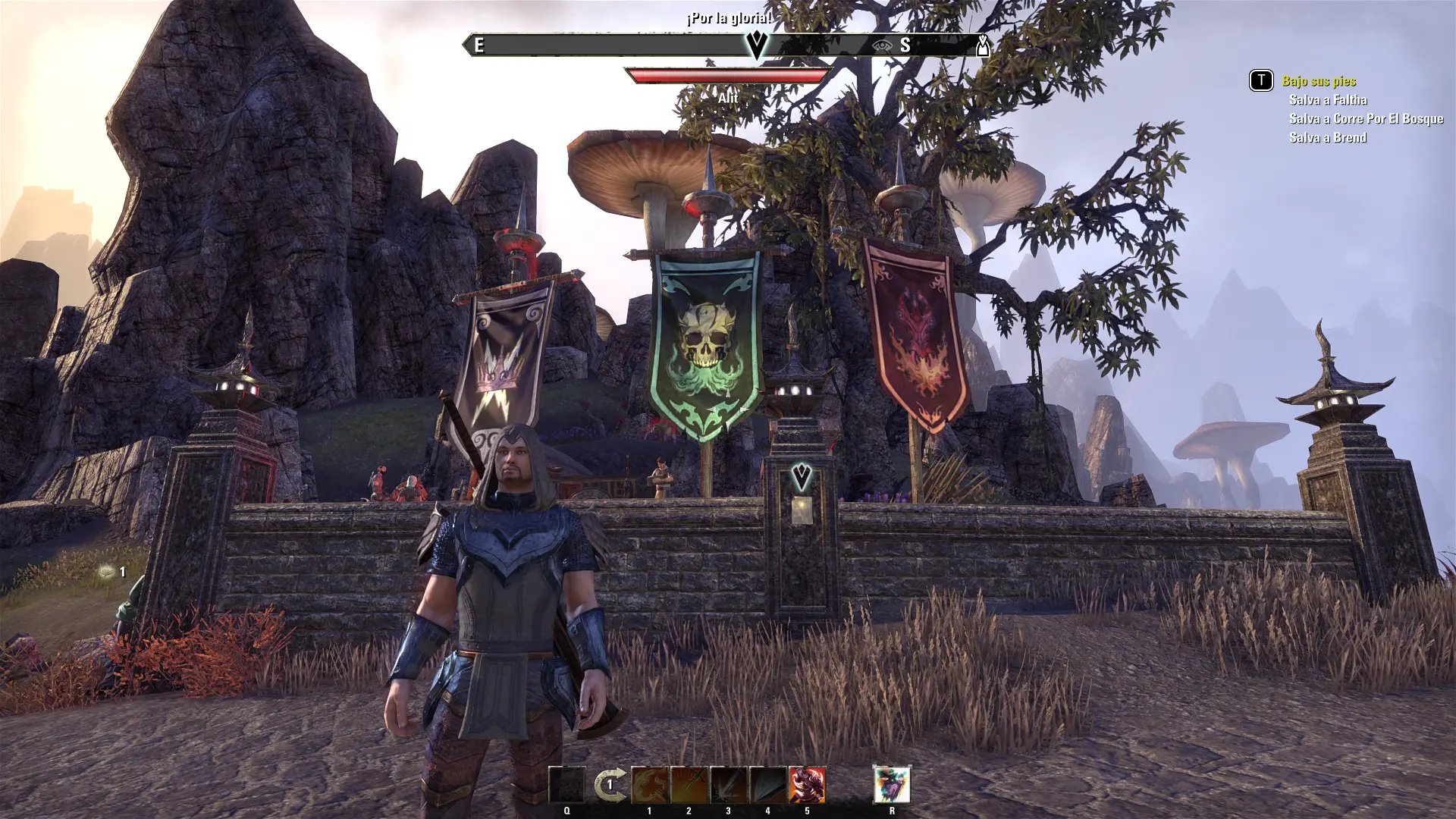Screen dimensions: 1456x819
Task: Select the 'Salva a Faltha' objective
Action: point(1328,100)
